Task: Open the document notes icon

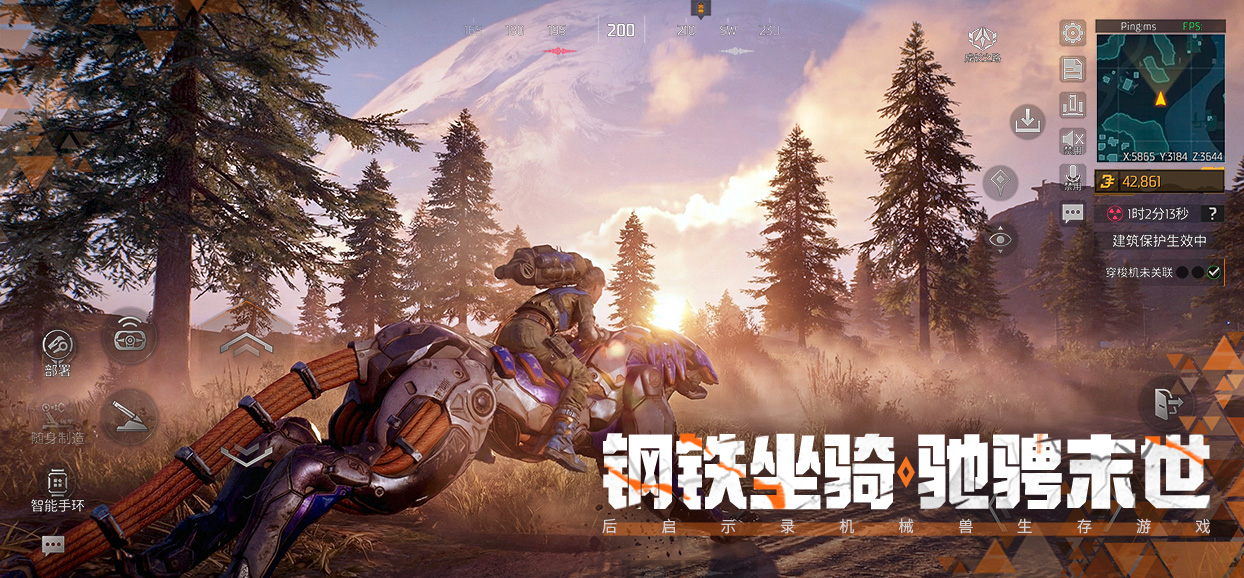Action: (1073, 69)
